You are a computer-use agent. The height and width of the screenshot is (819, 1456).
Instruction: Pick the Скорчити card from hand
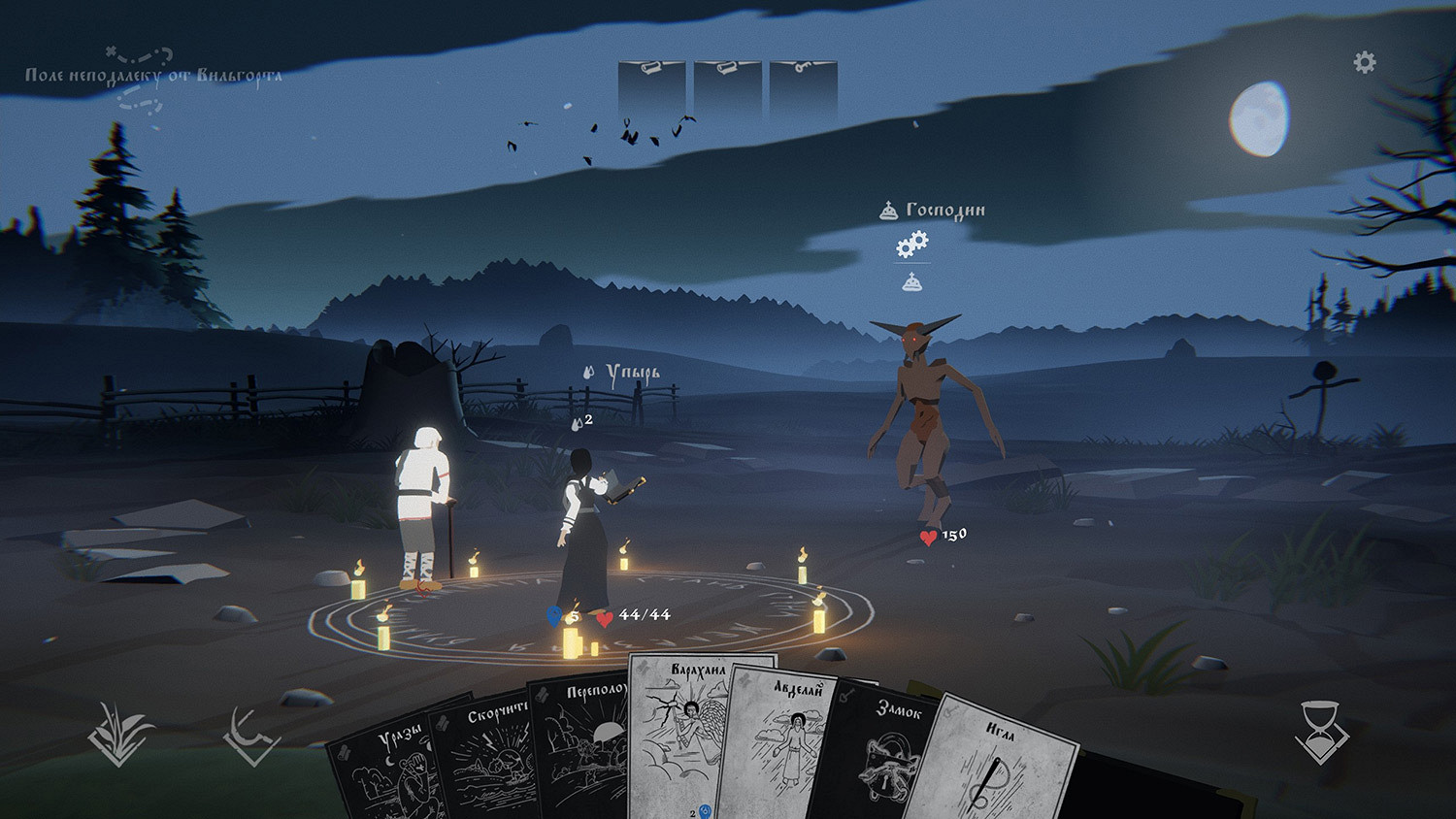tap(482, 762)
